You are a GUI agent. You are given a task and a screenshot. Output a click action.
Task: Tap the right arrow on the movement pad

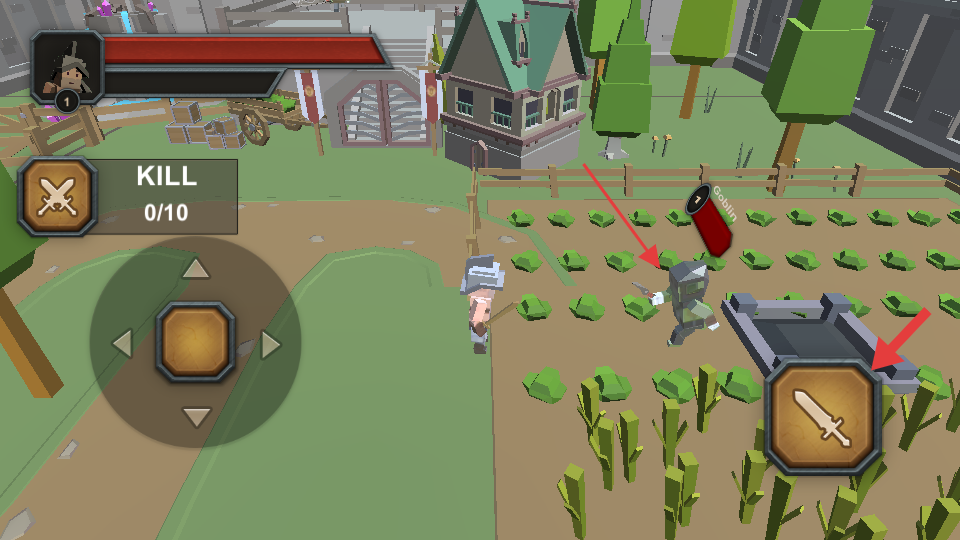coord(270,344)
